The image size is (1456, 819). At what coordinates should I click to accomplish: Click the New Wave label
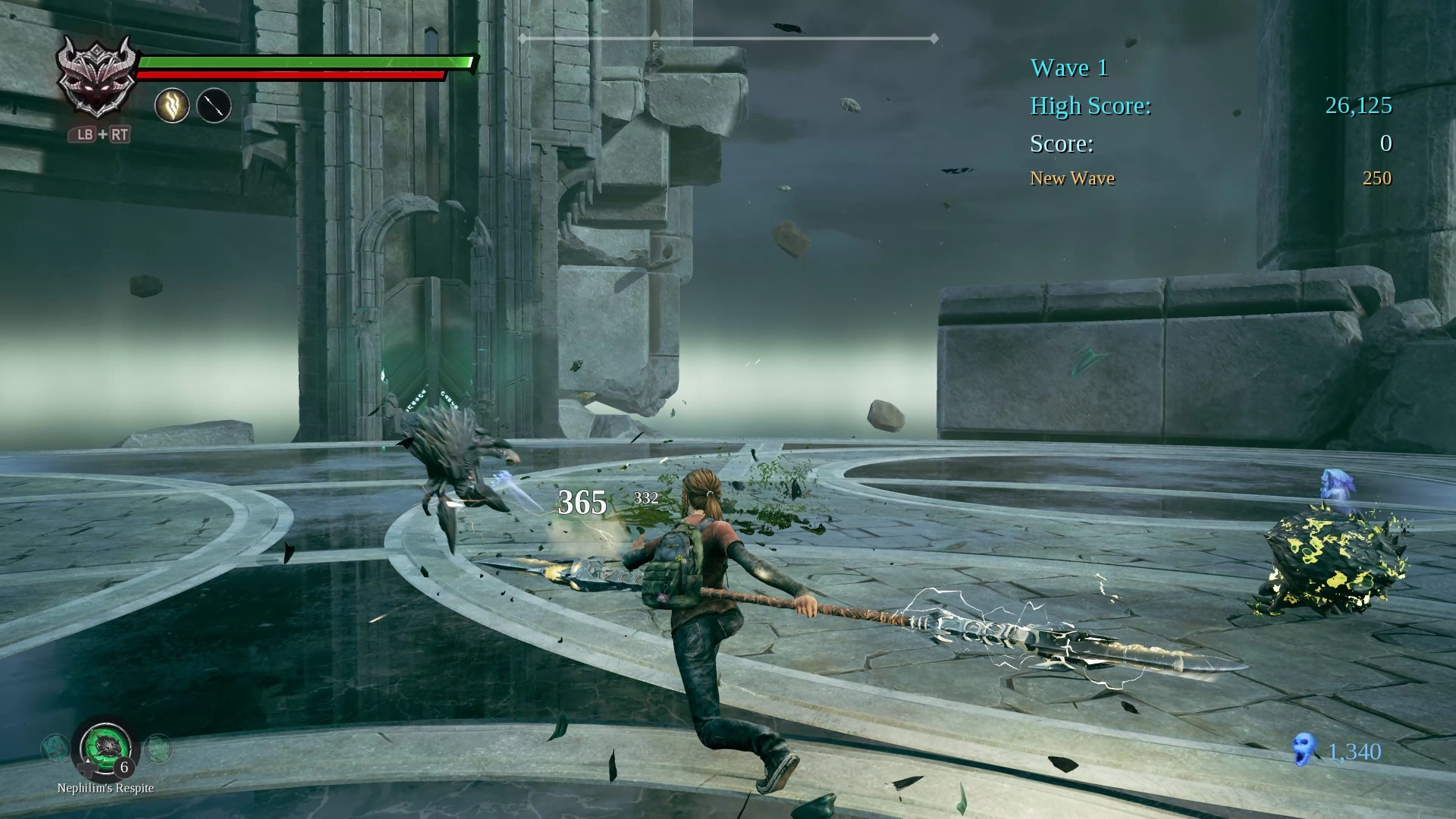click(x=1072, y=178)
